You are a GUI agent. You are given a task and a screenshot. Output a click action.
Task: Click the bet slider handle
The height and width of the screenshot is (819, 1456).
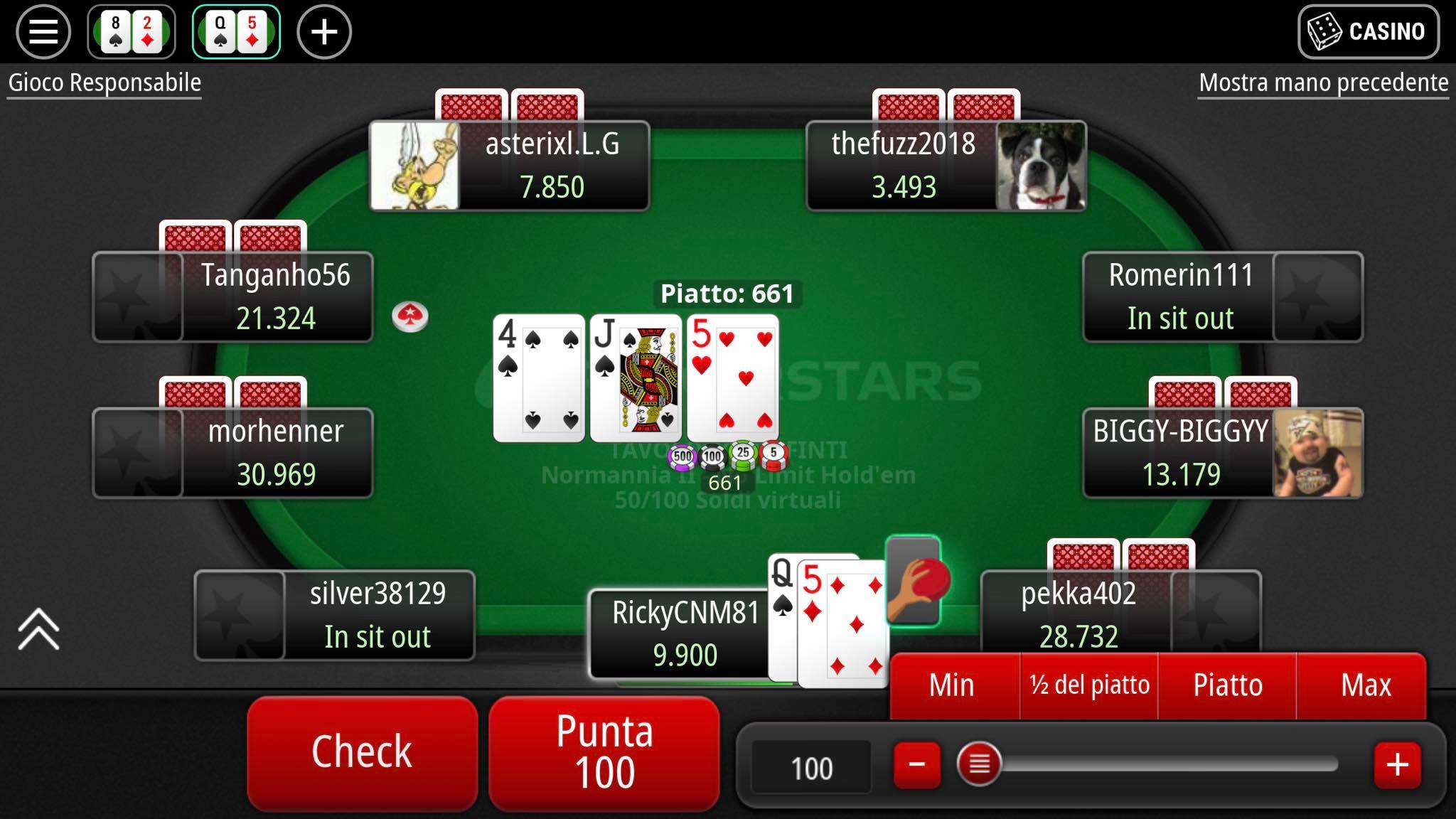[979, 765]
